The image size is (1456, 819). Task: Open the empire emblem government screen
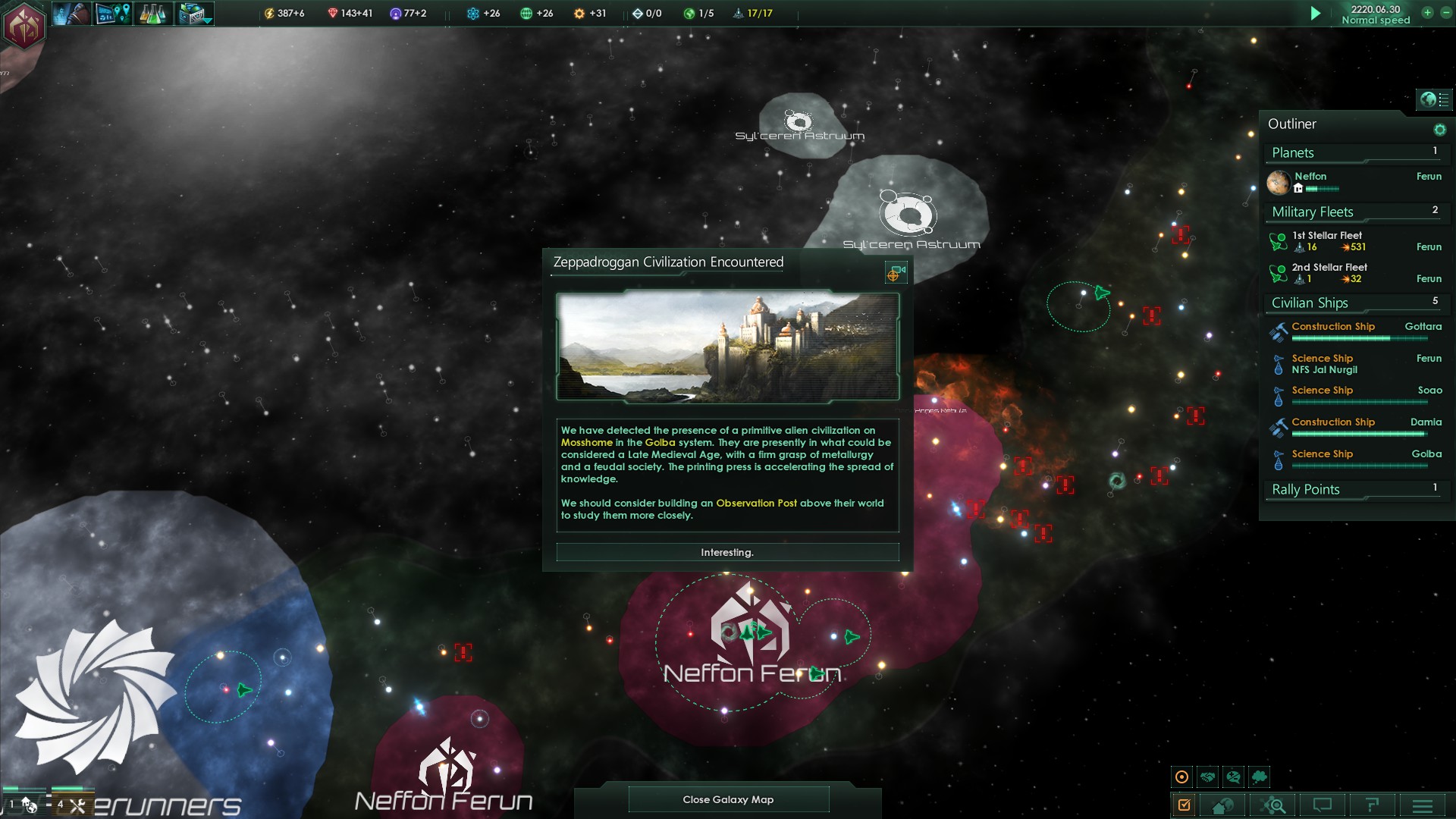point(24,26)
